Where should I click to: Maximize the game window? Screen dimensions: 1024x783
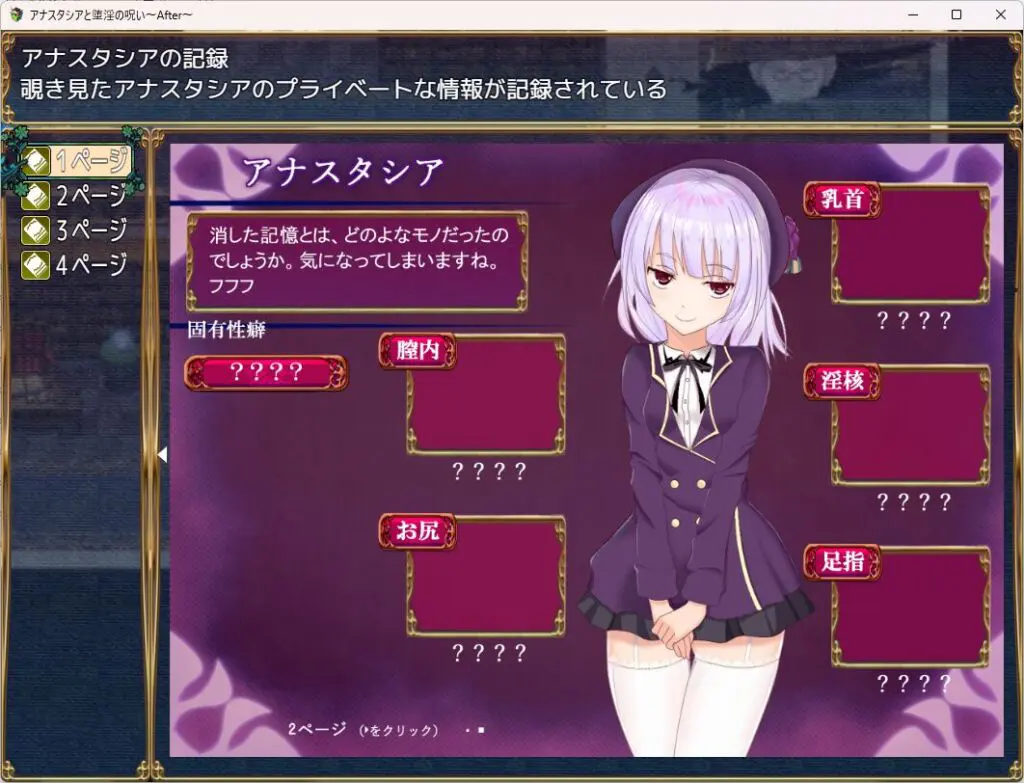tap(956, 15)
